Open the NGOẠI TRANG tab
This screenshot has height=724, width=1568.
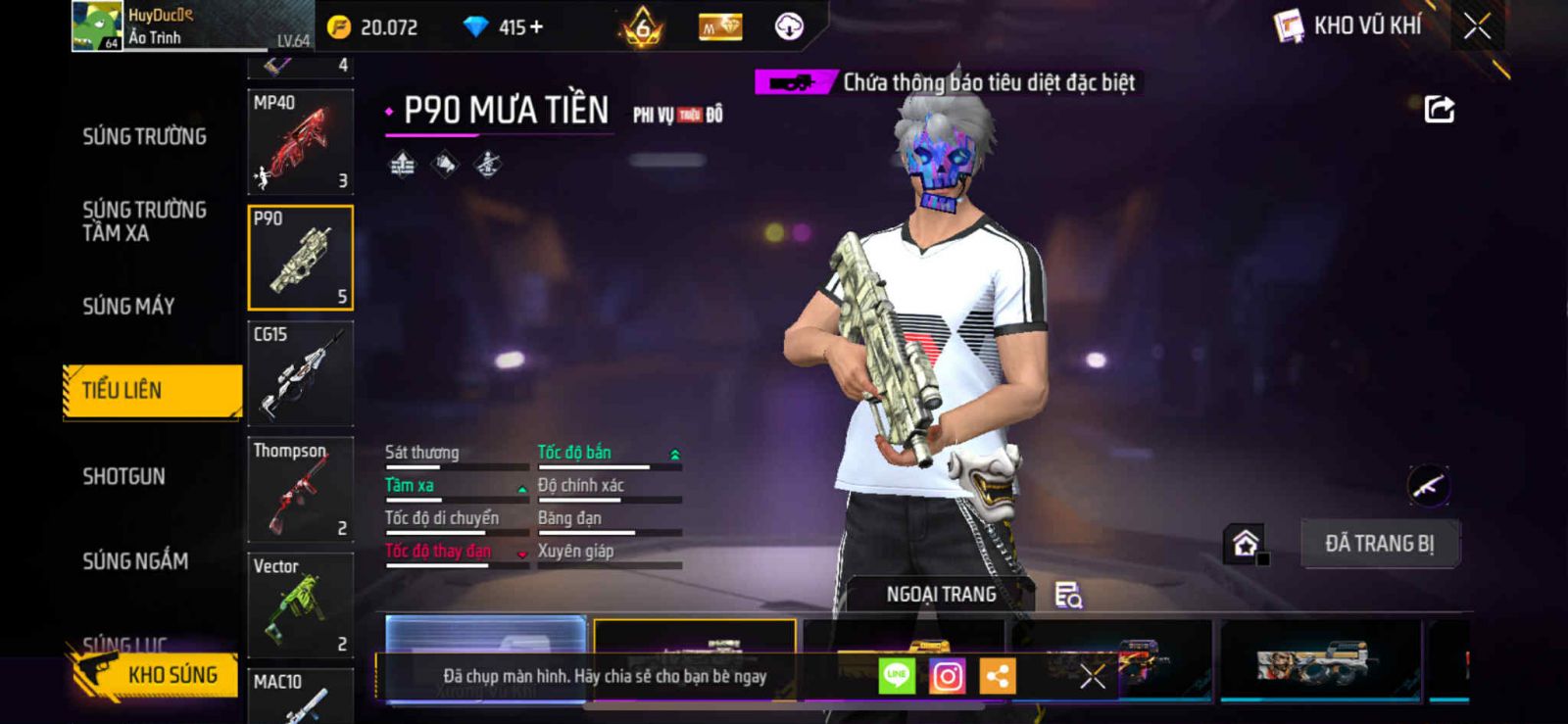point(941,595)
